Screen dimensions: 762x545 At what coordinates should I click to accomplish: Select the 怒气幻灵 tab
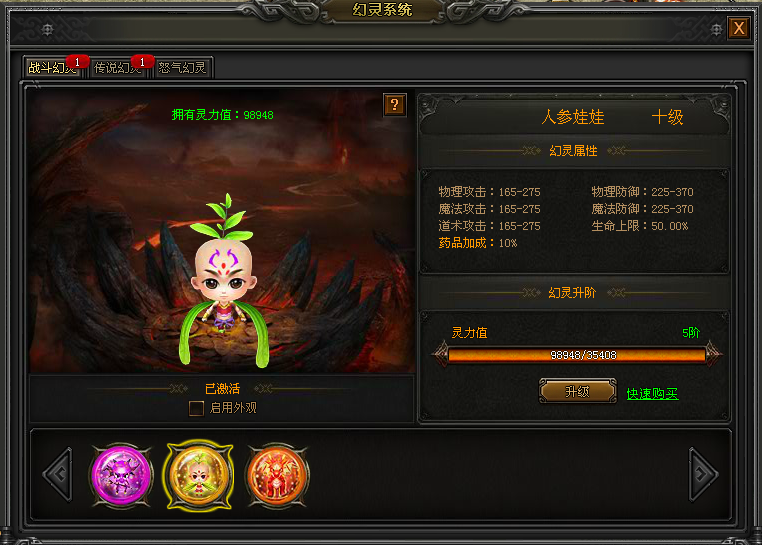click(x=183, y=68)
